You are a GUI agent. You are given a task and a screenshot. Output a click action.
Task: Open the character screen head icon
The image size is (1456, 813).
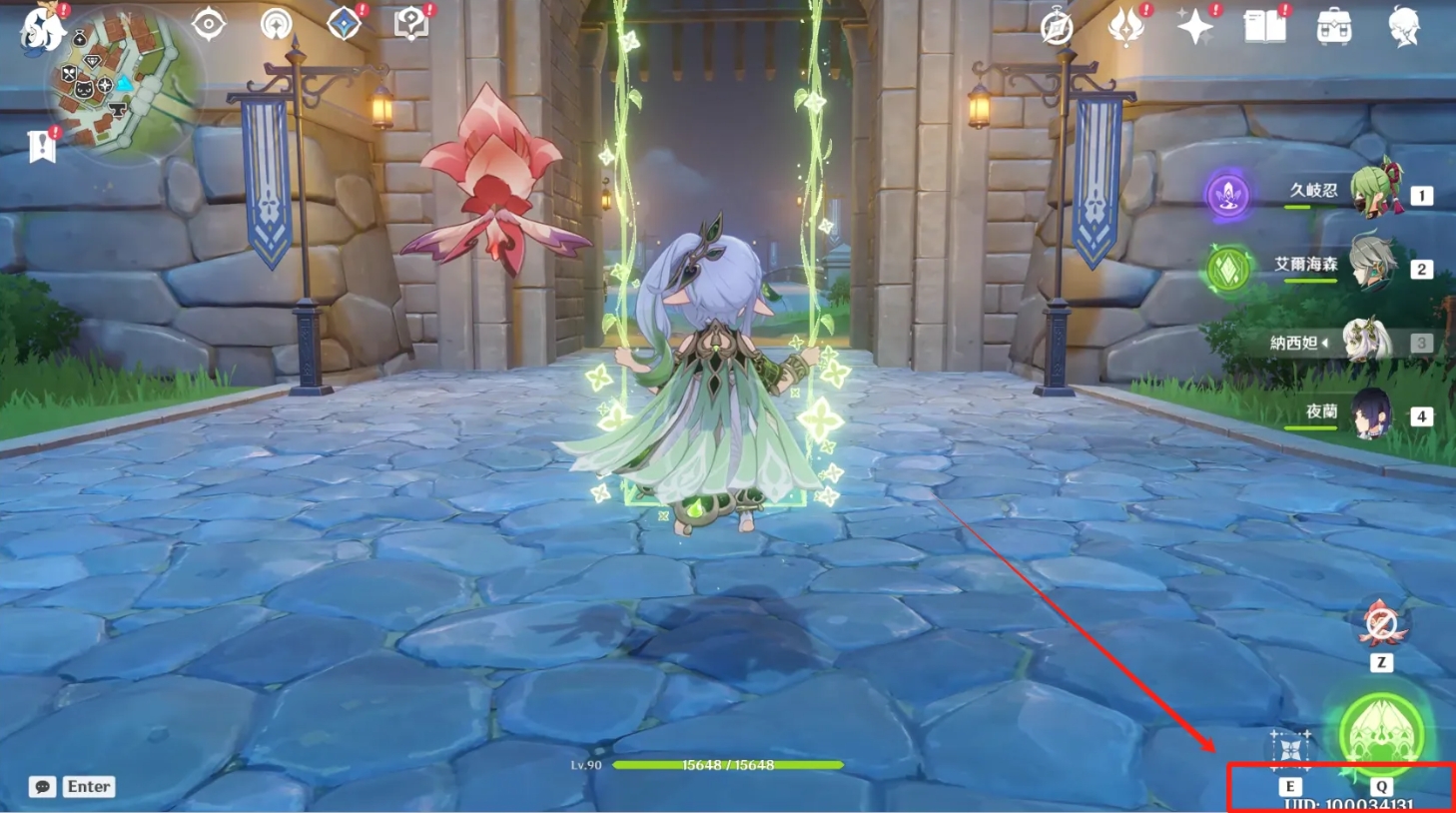coord(1403,27)
